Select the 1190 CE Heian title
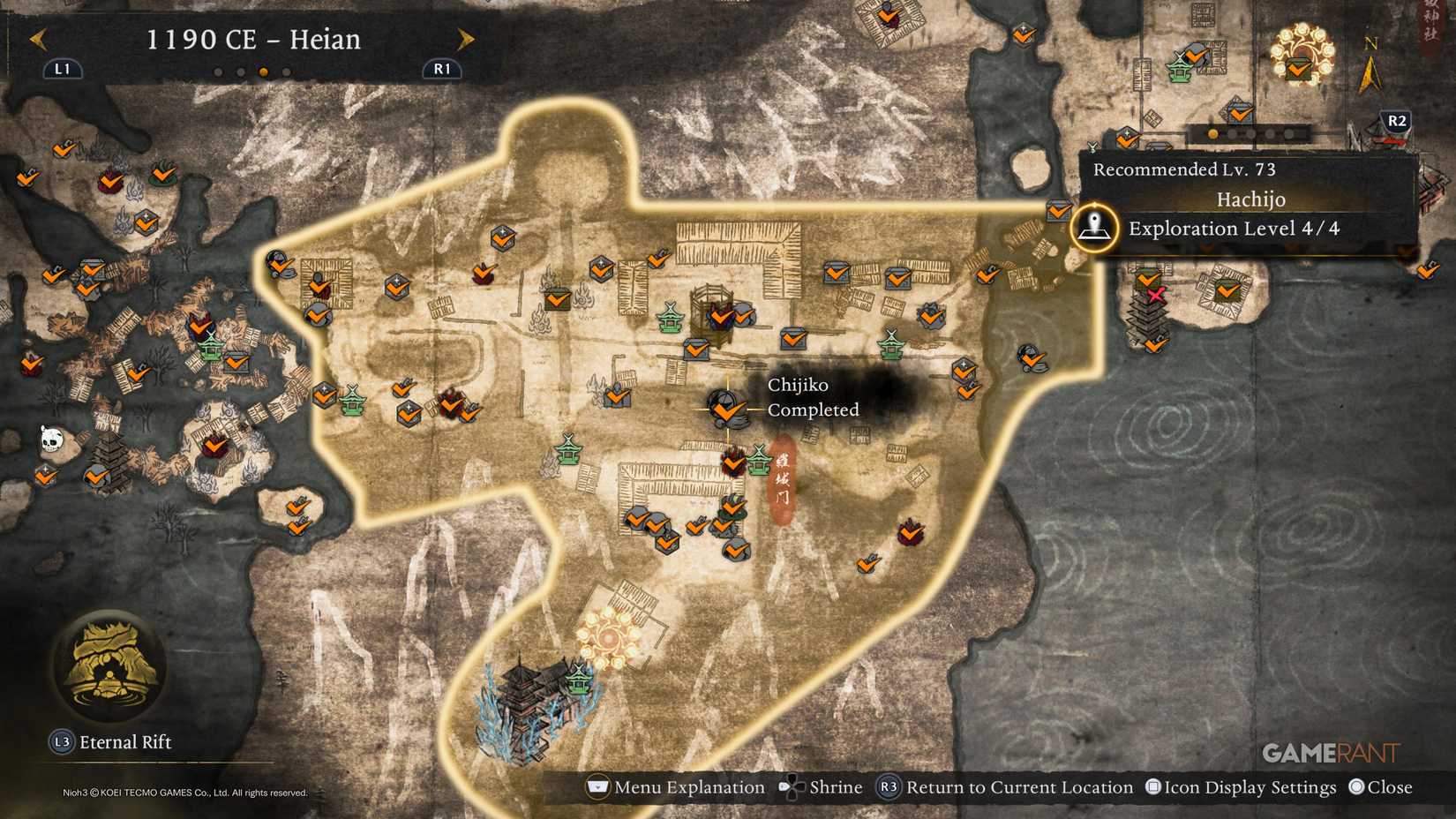Viewport: 1456px width, 819px height. pos(254,39)
